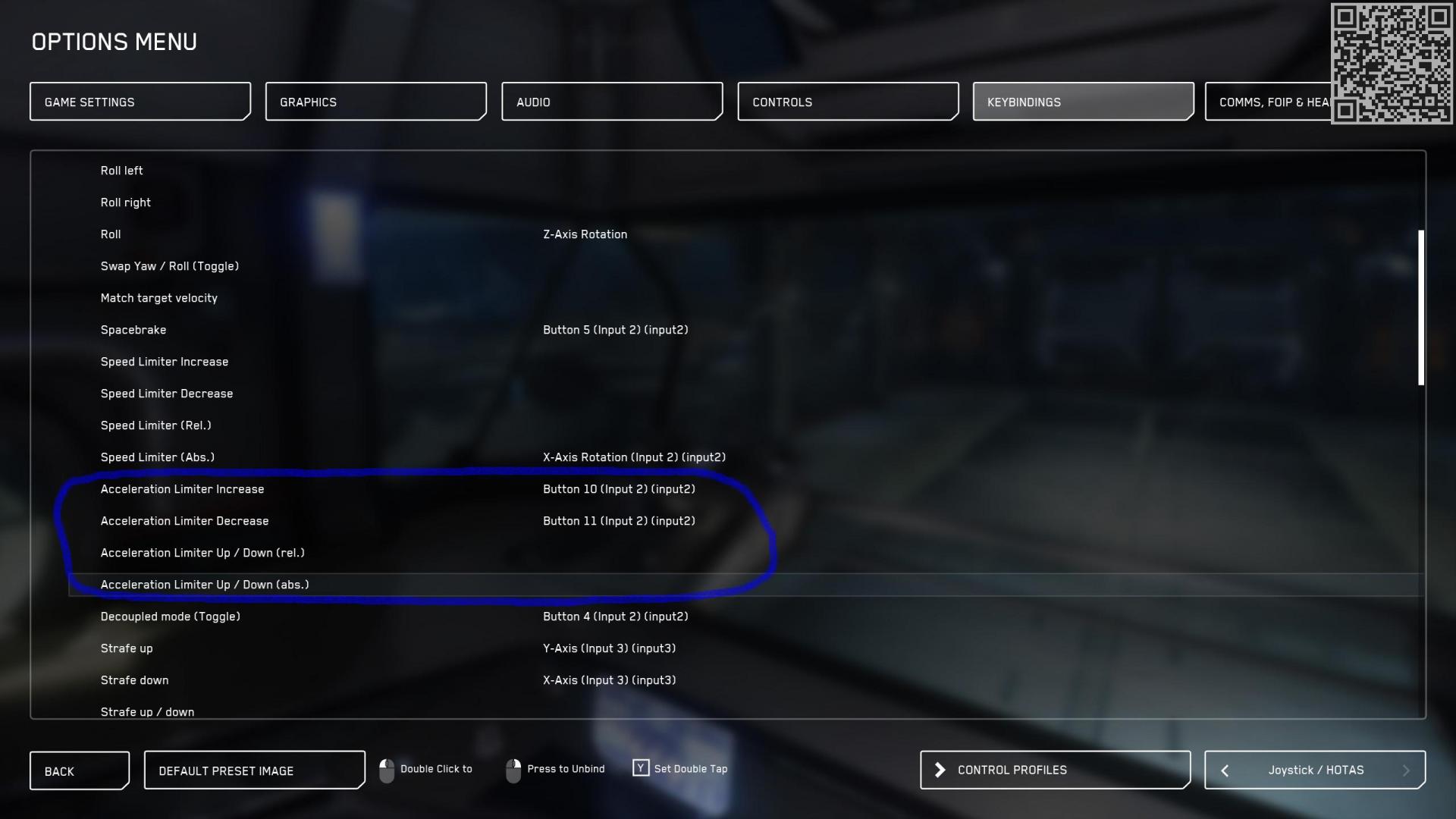Click the QR code in the top right
This screenshot has width=1456, height=819.
[1392, 63]
